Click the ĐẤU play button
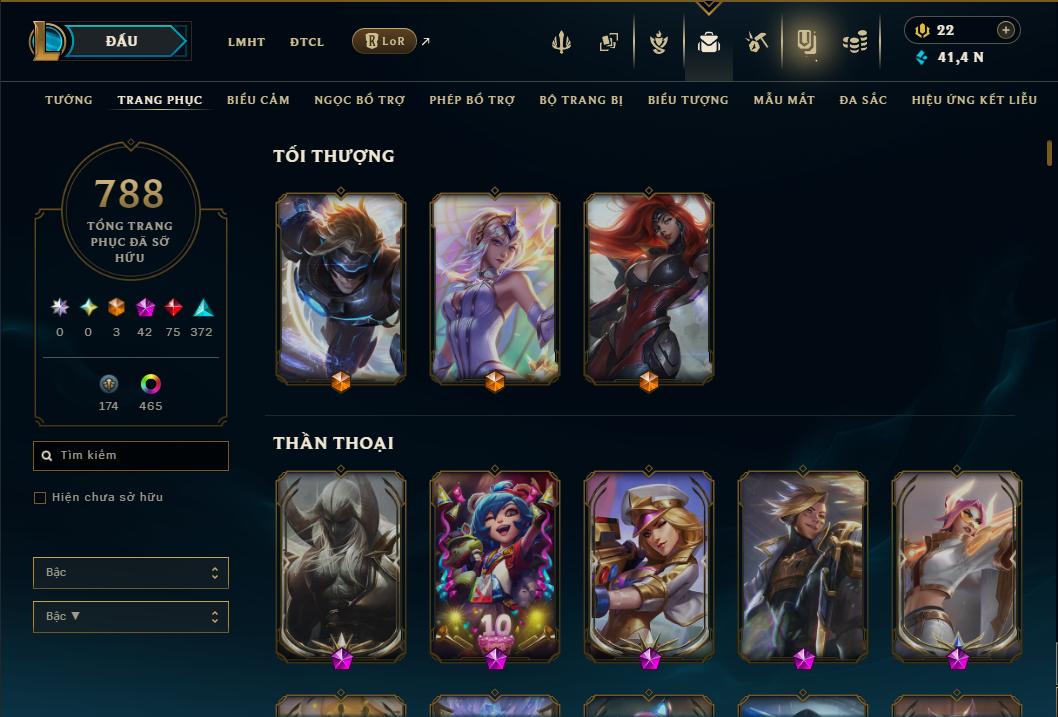The height and width of the screenshot is (717, 1058). (121, 41)
